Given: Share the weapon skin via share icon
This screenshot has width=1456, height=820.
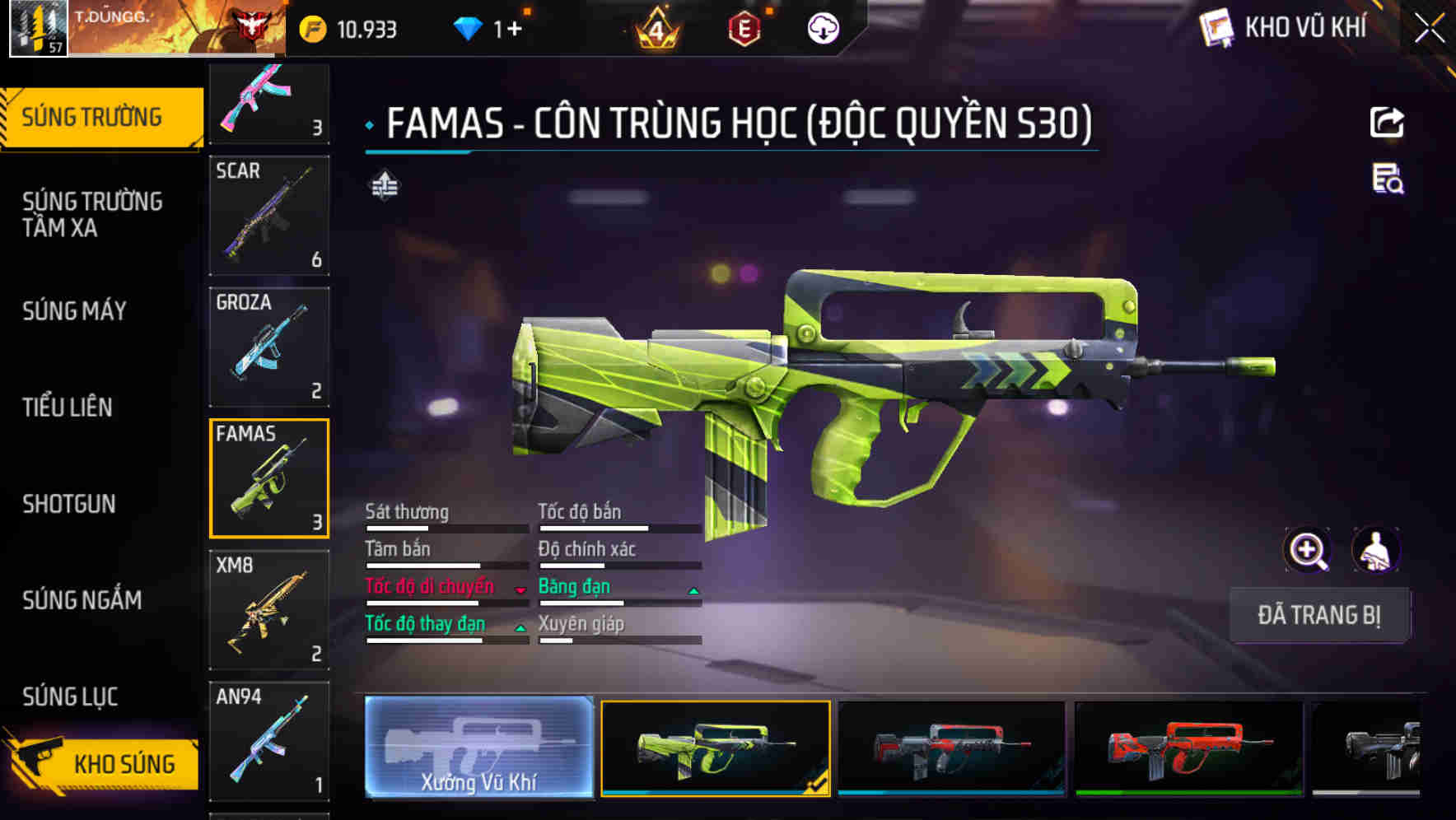Looking at the screenshot, I should coord(1387,123).
